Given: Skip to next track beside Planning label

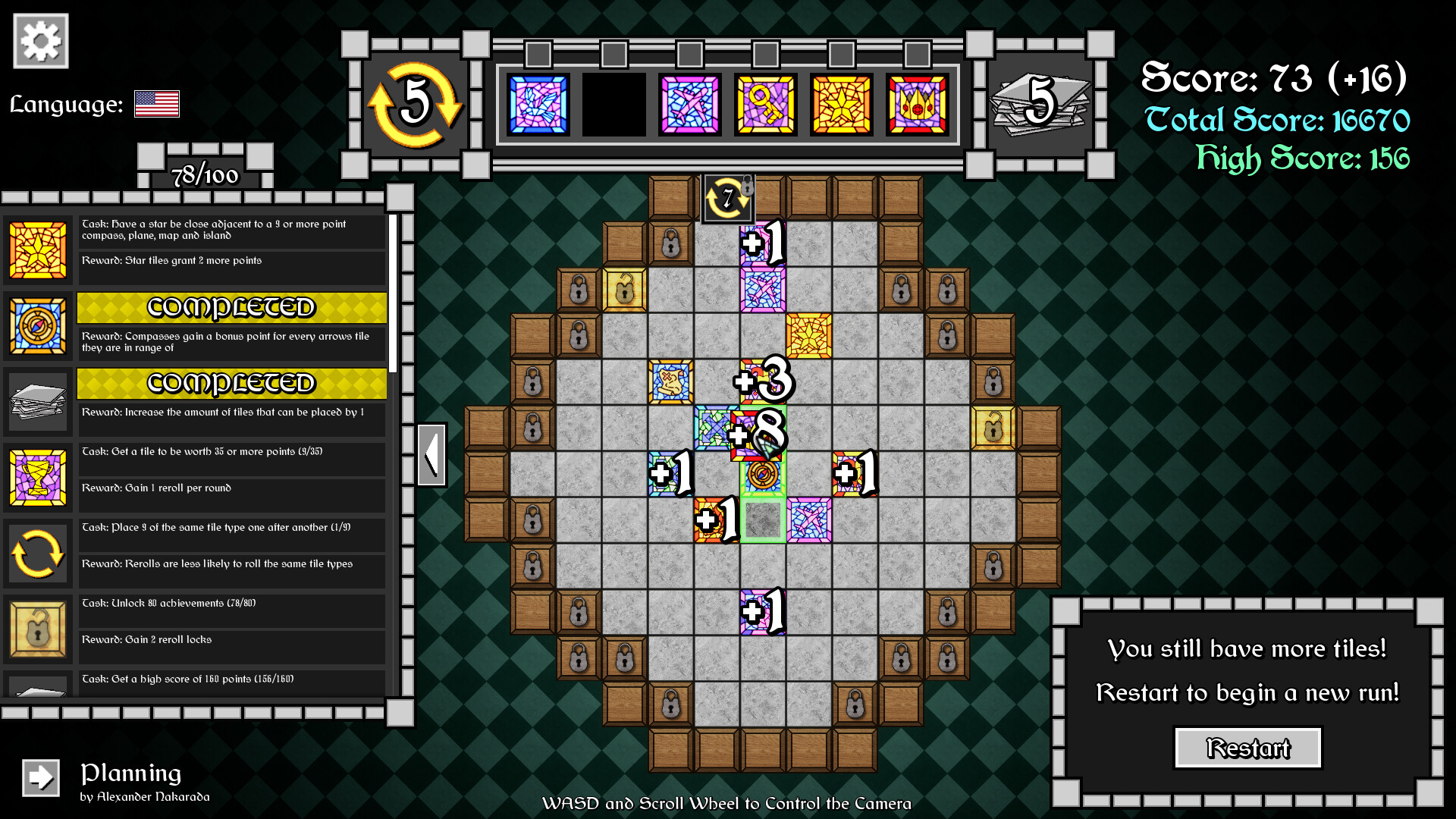Looking at the screenshot, I should click(40, 777).
